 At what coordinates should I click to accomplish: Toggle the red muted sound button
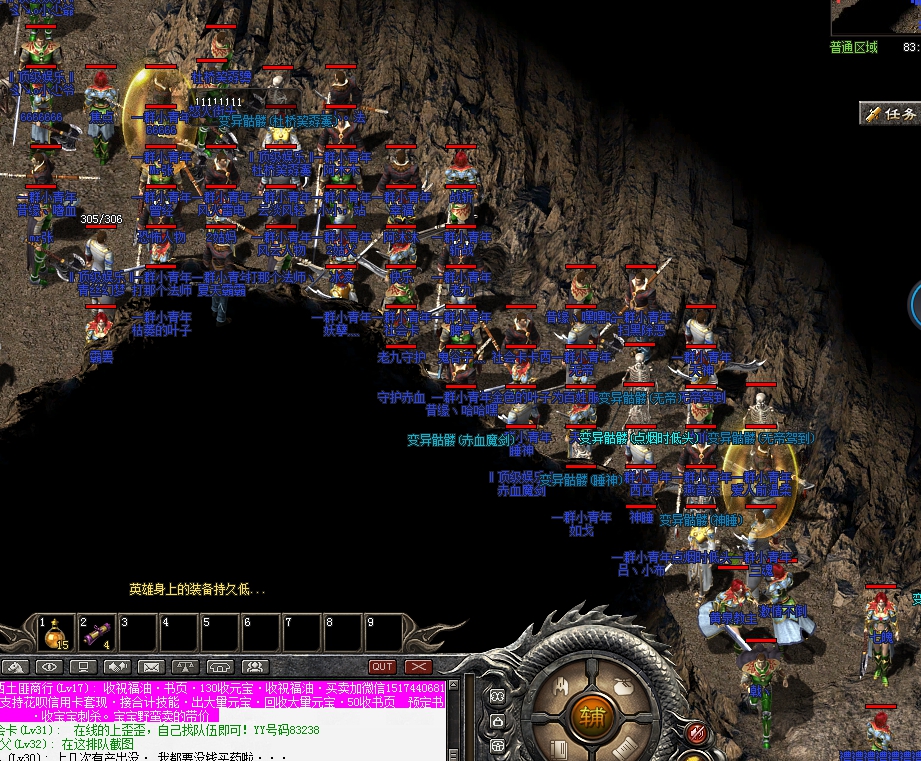(697, 733)
